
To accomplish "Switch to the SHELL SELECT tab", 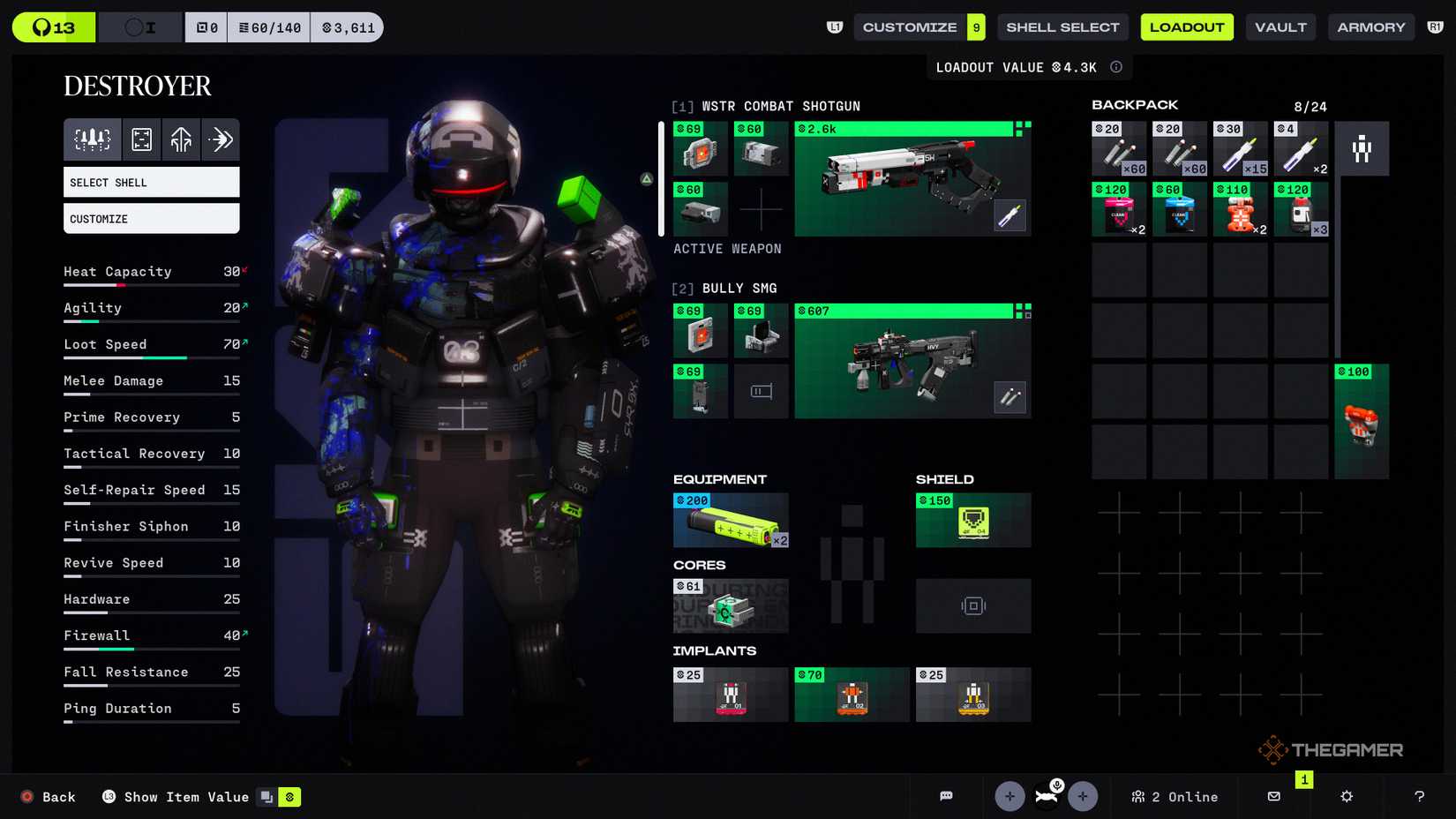I will [x=1062, y=26].
